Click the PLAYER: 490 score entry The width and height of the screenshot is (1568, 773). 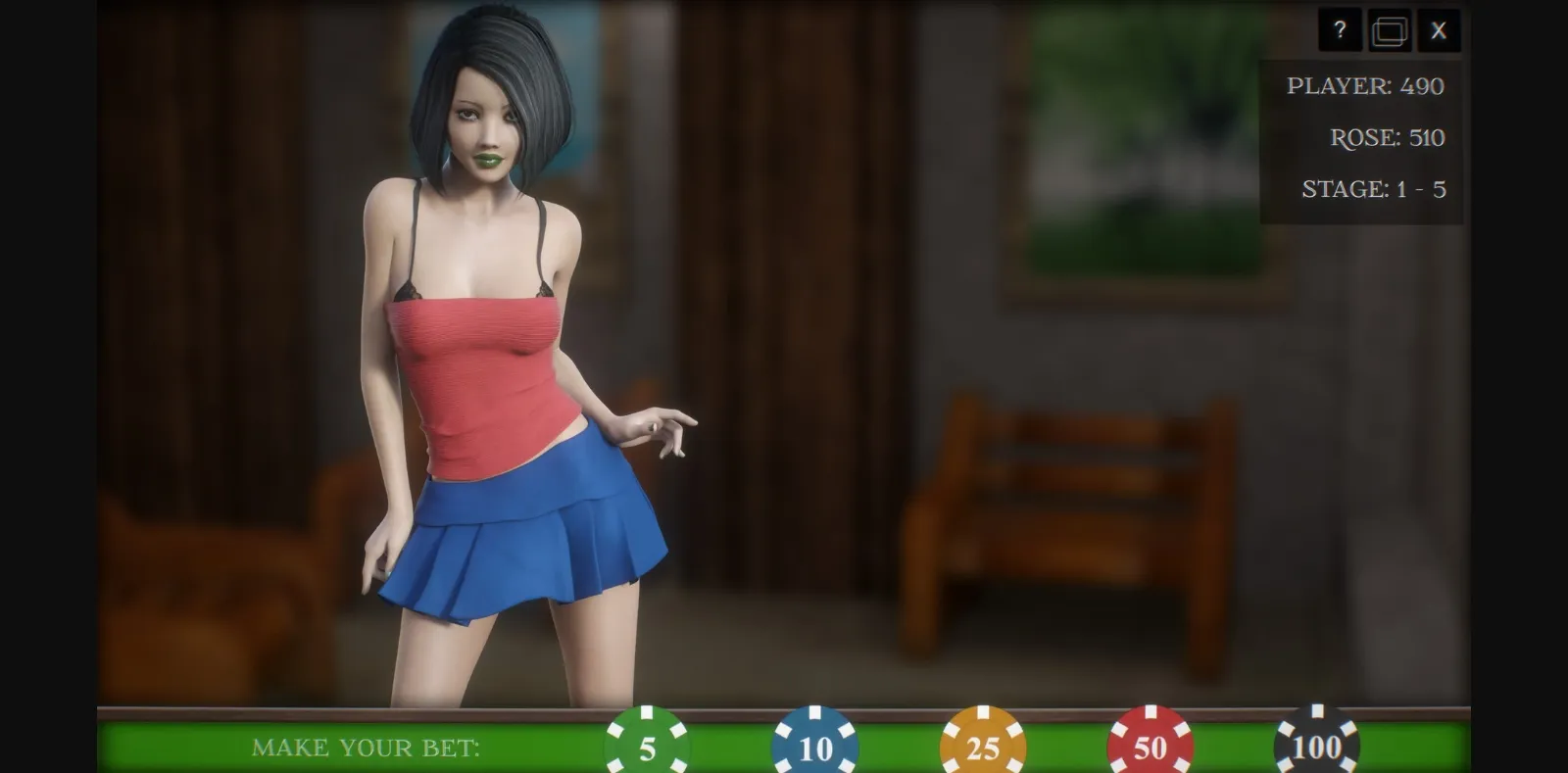pos(1365,86)
